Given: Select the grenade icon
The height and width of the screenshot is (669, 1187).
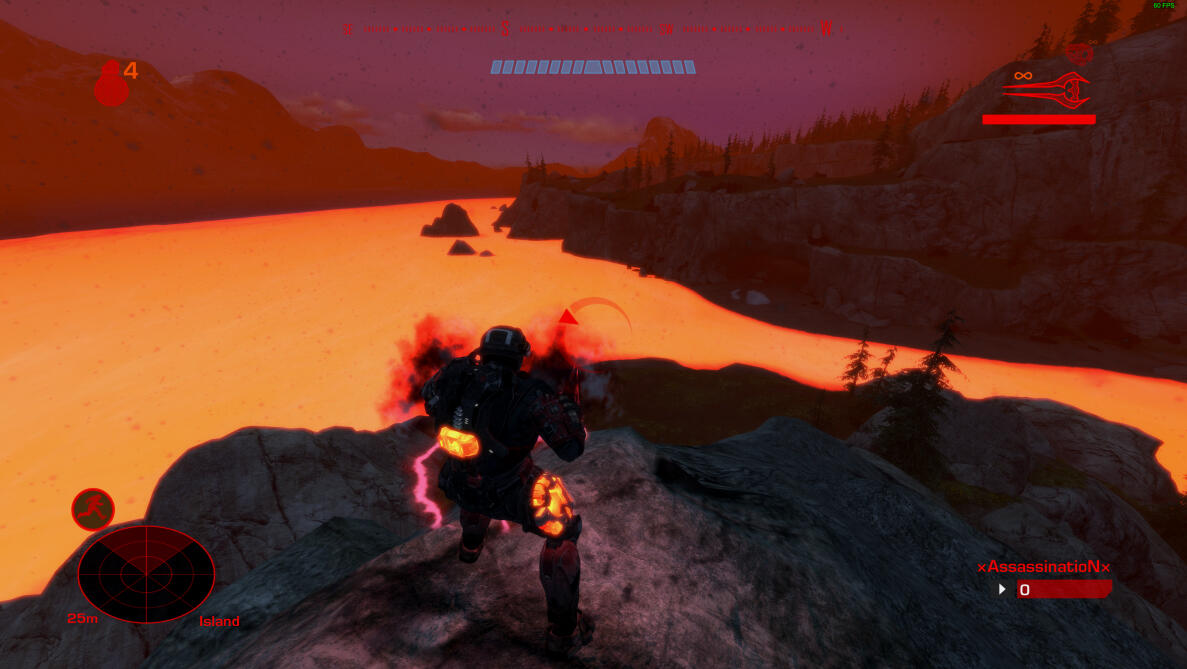Looking at the screenshot, I should pos(111,84).
